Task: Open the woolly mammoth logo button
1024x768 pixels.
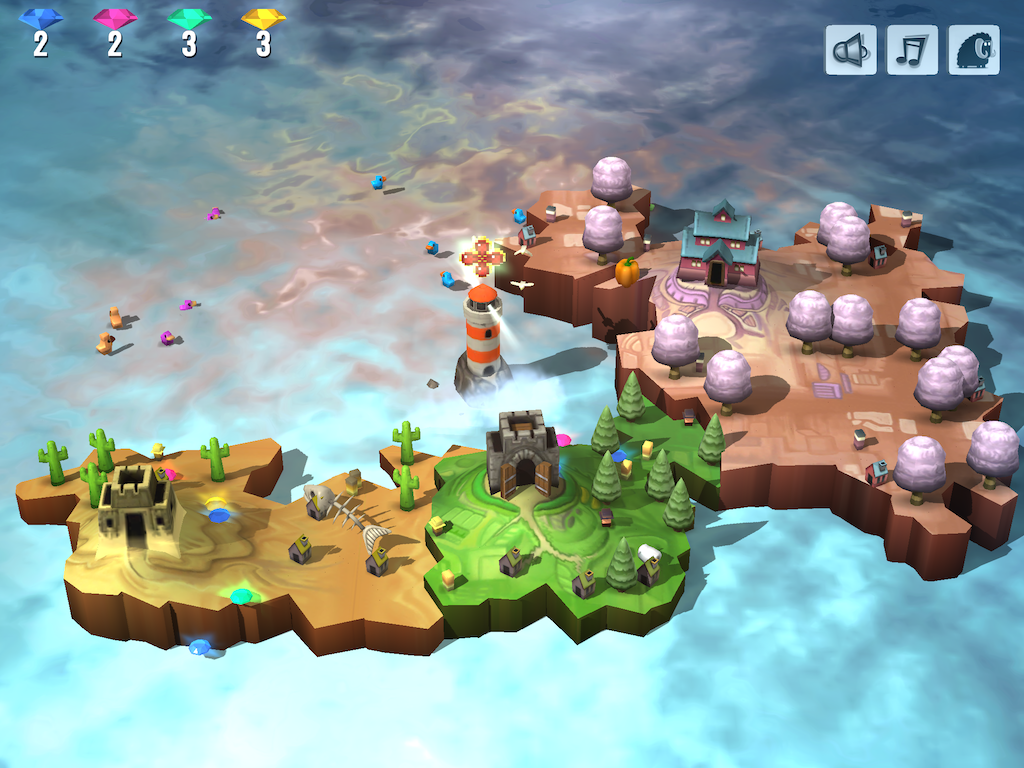Action: pos(974,50)
